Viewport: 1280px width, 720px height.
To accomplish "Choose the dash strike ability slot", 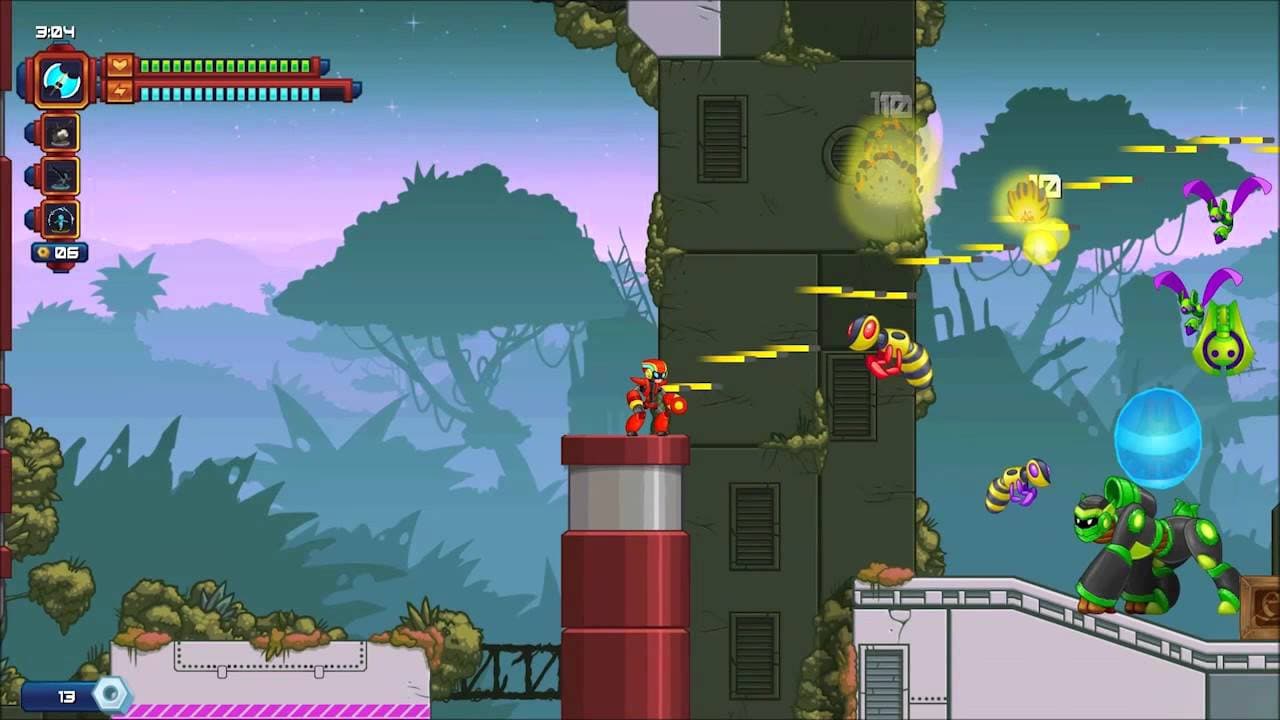I will (x=61, y=176).
